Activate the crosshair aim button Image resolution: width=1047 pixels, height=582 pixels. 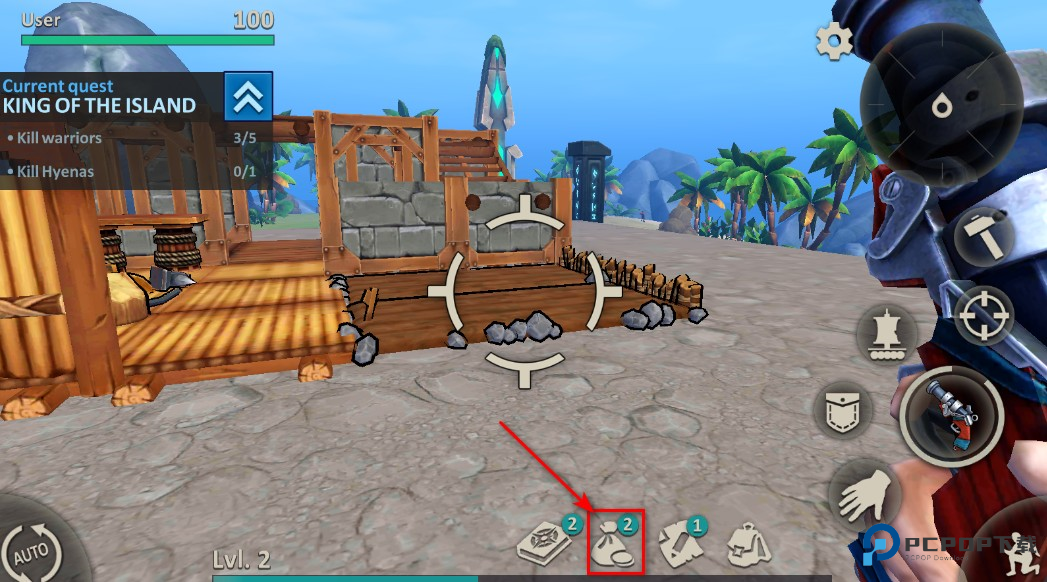(x=984, y=316)
